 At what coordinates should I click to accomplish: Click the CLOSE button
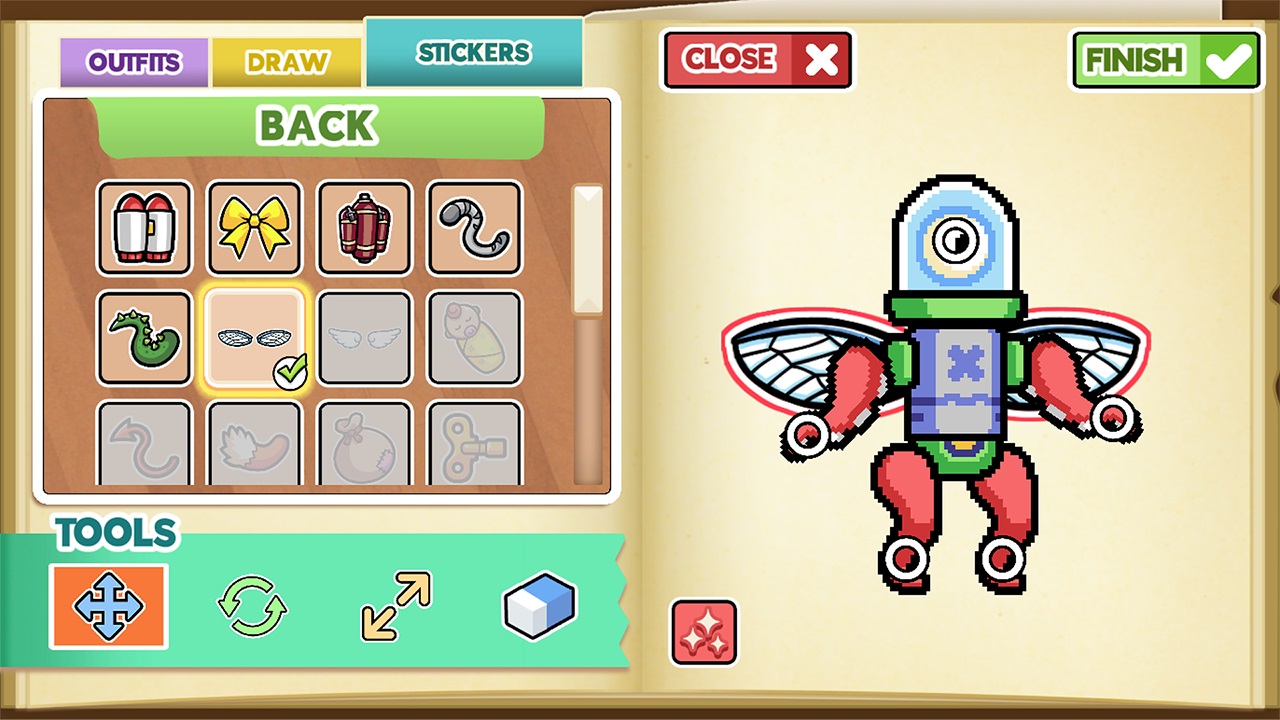(x=757, y=60)
